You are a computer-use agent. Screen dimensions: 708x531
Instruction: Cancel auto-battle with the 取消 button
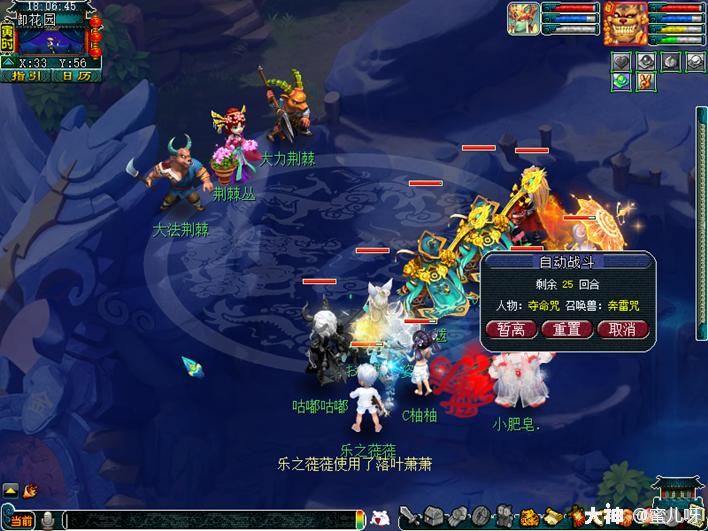point(623,330)
